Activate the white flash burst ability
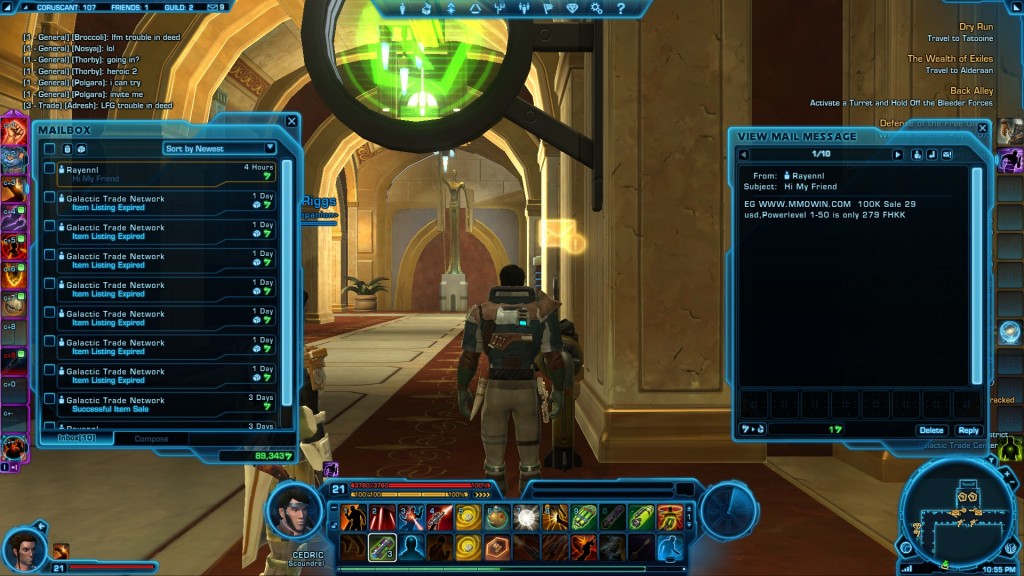 click(x=524, y=517)
